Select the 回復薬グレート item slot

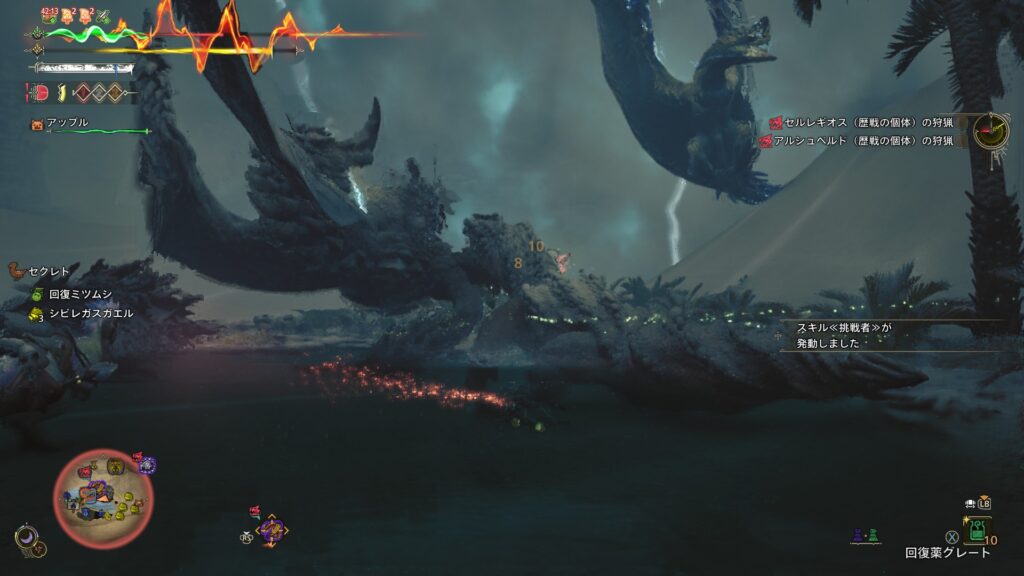pos(975,529)
